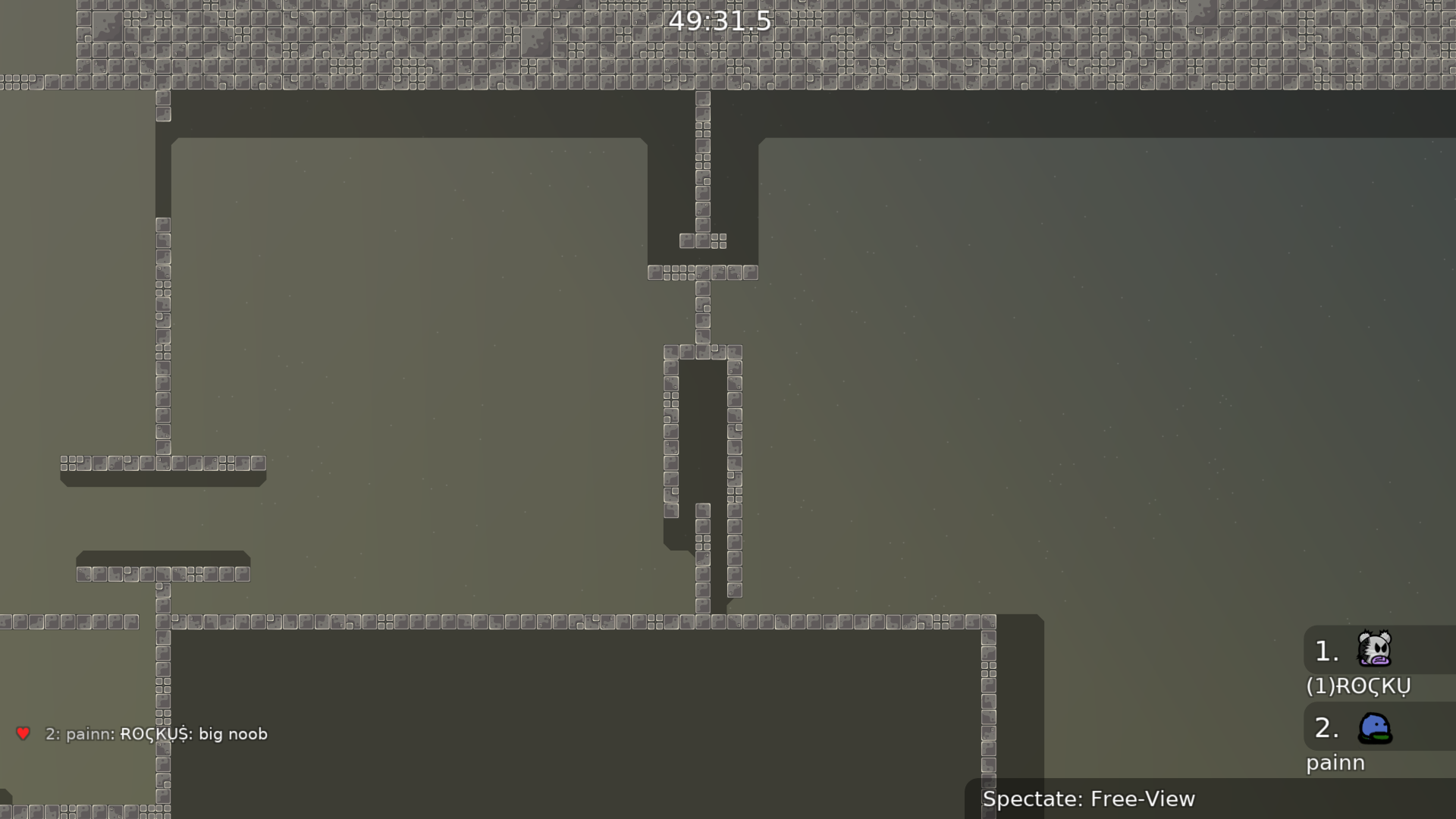
Task: Click the race timer showing 49:31.5
Action: tap(719, 22)
